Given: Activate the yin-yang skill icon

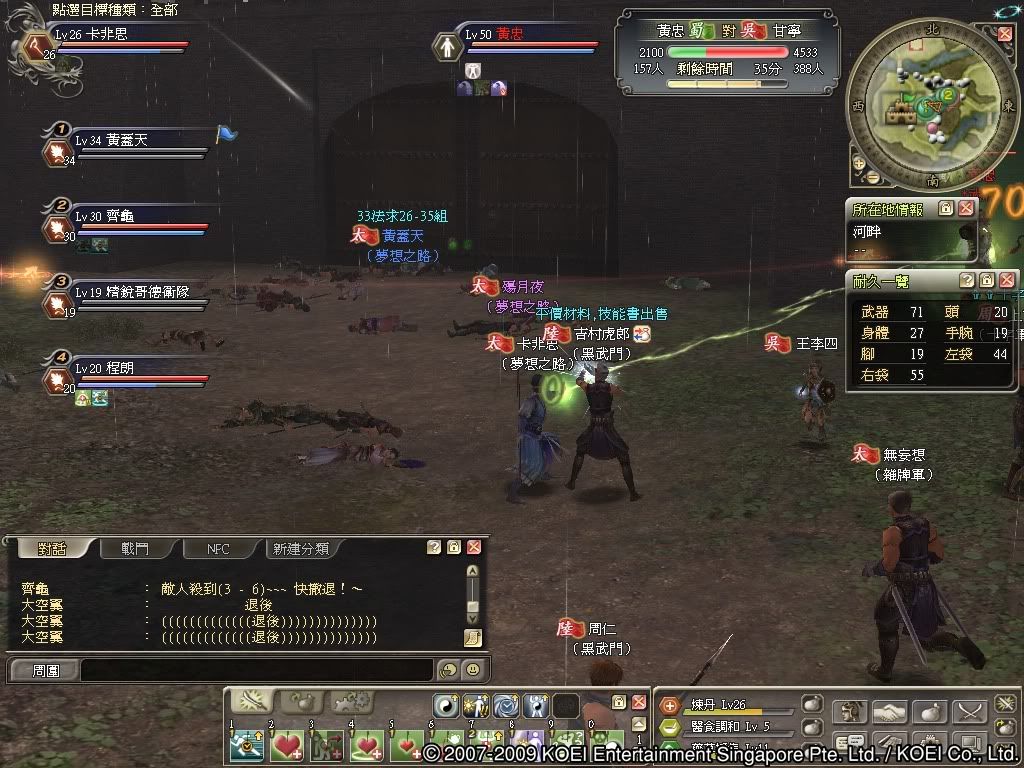Looking at the screenshot, I should (x=447, y=705).
